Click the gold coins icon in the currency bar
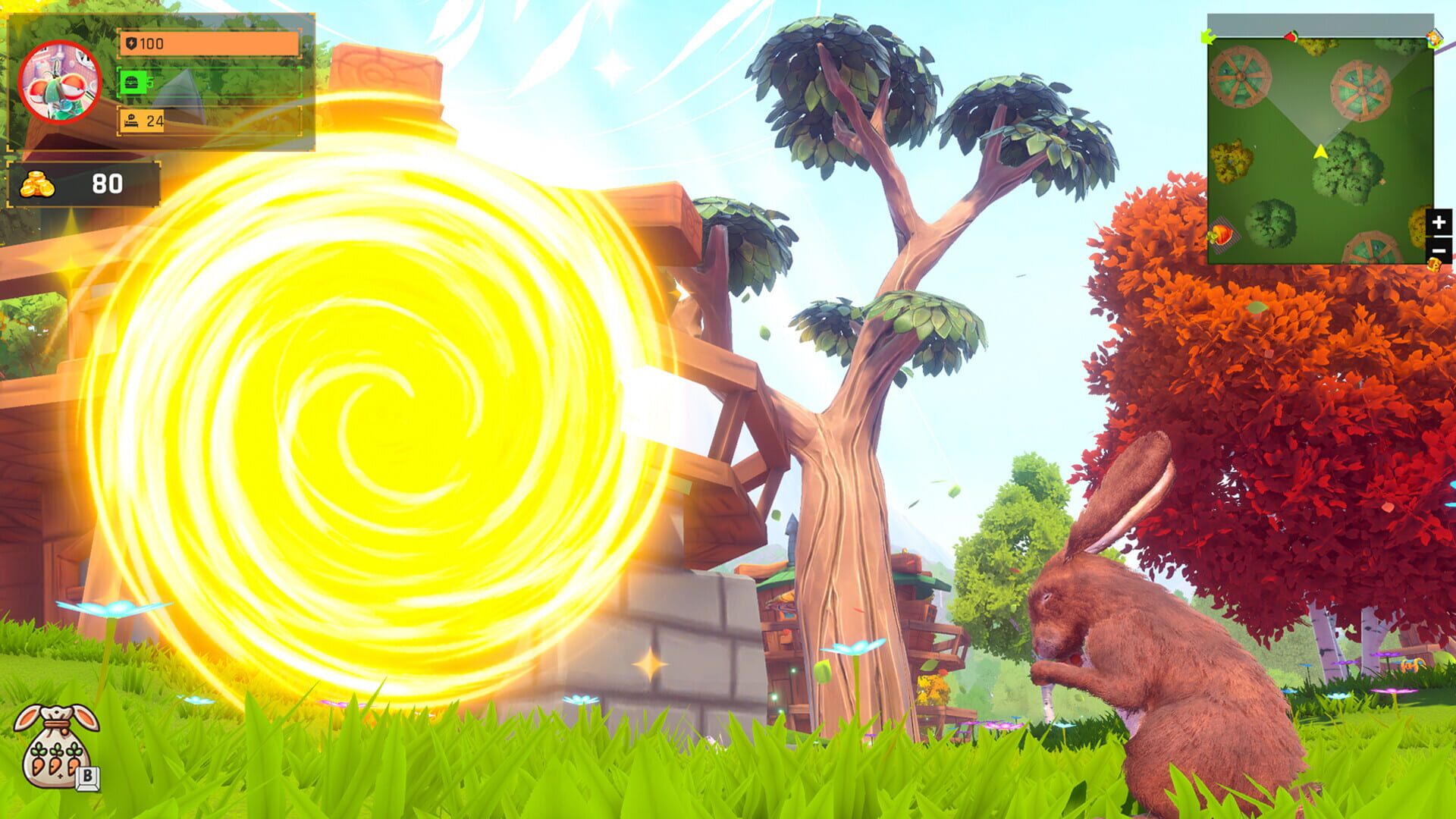The width and height of the screenshot is (1456, 819). (x=38, y=184)
